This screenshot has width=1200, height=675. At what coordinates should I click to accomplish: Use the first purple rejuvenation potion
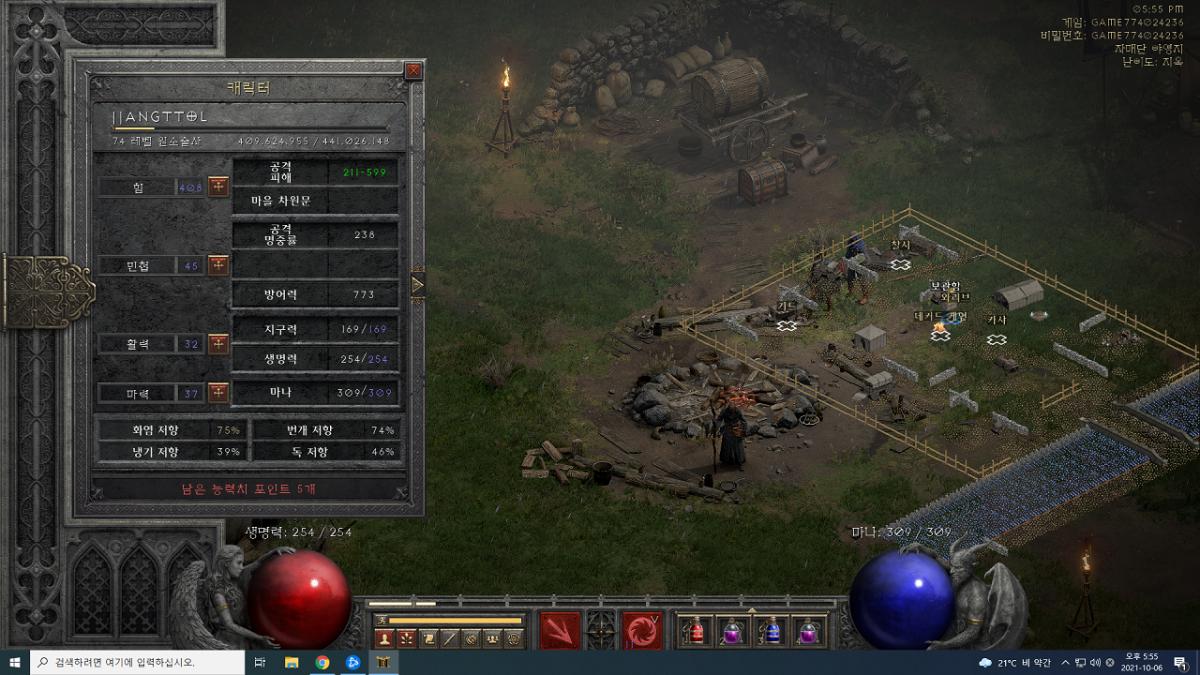732,631
